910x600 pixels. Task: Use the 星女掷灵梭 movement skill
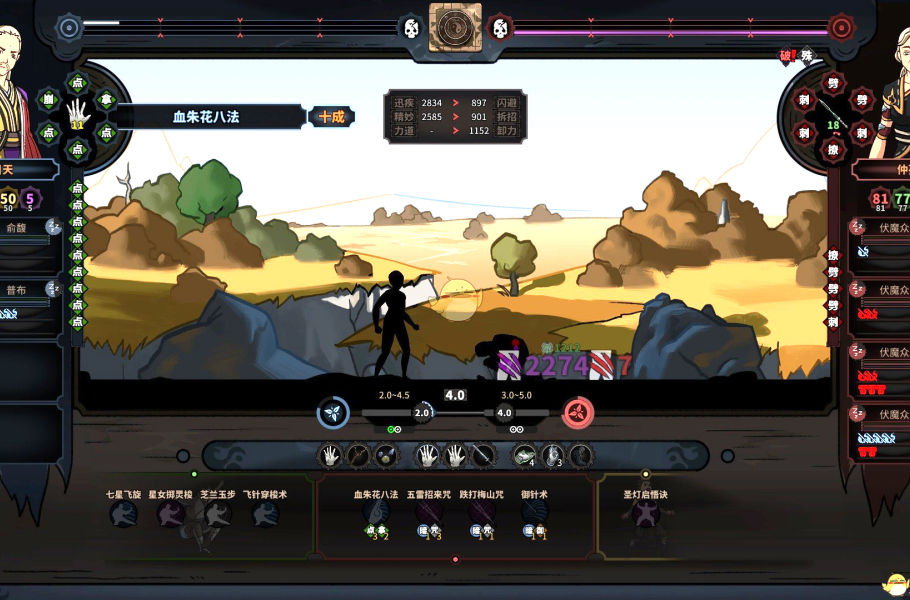pos(171,514)
